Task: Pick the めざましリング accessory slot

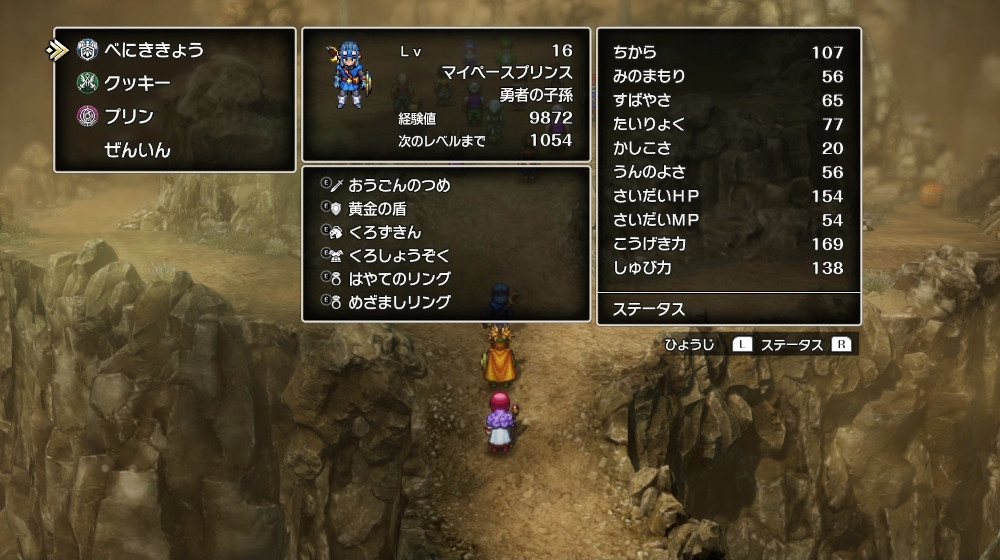Action: point(399,302)
